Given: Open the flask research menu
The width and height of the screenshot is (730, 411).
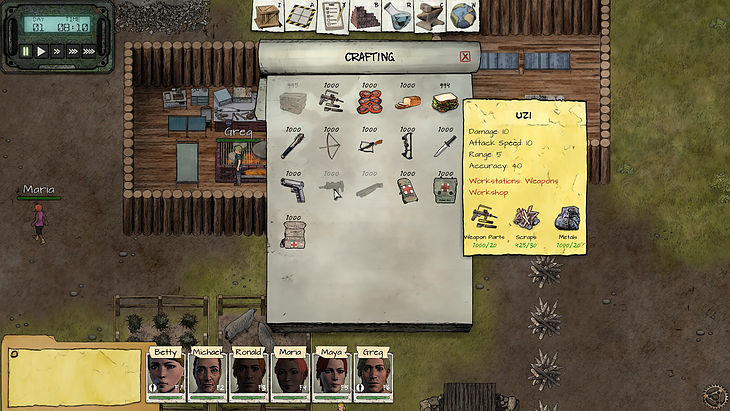Looking at the screenshot, I should pos(398,16).
